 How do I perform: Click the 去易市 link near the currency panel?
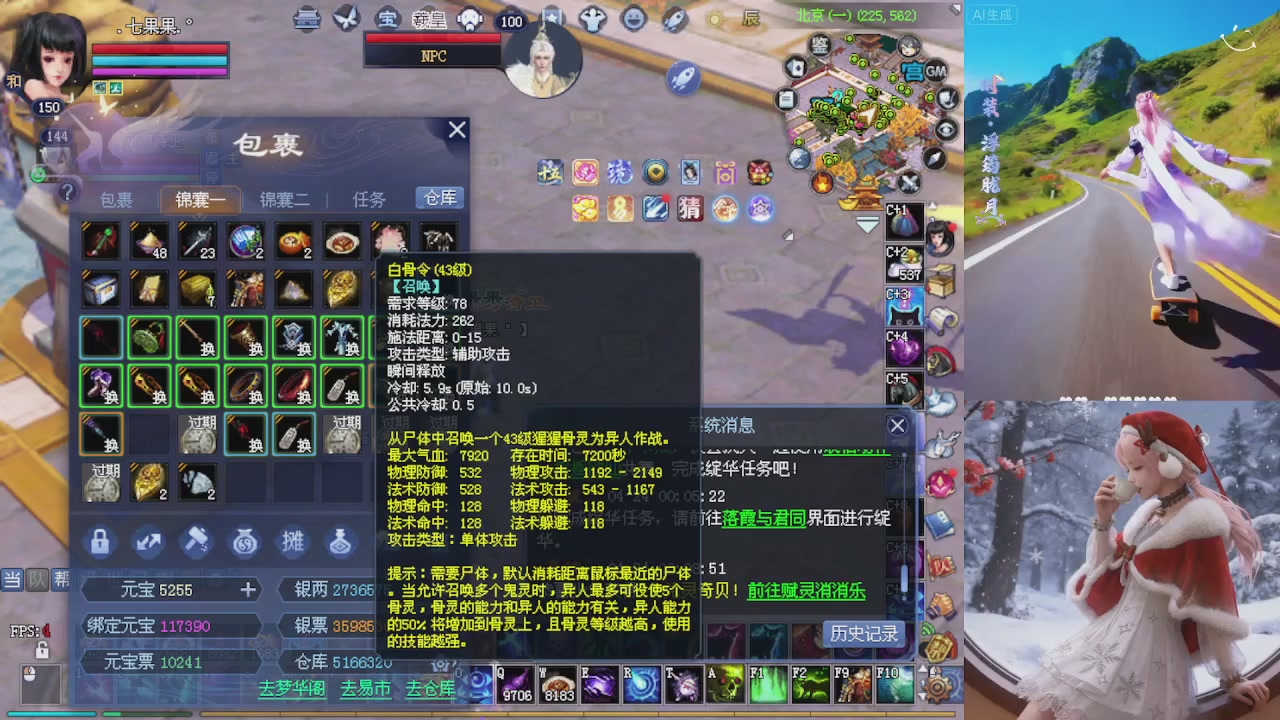(364, 689)
